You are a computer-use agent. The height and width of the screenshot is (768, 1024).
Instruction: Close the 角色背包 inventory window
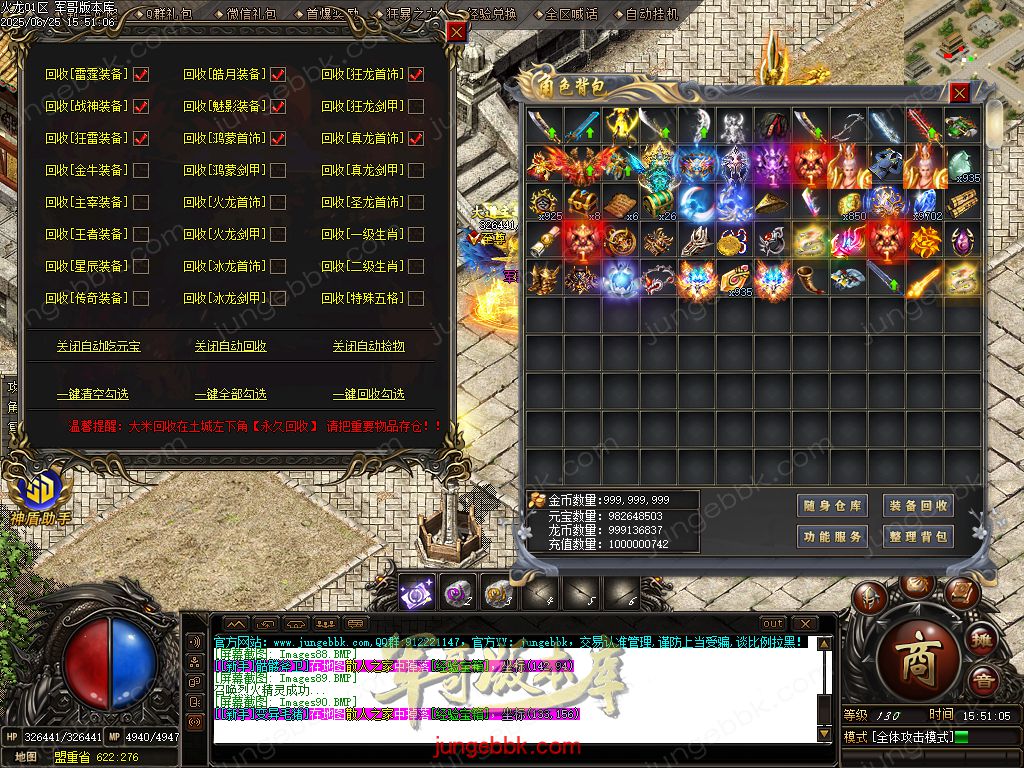[959, 93]
